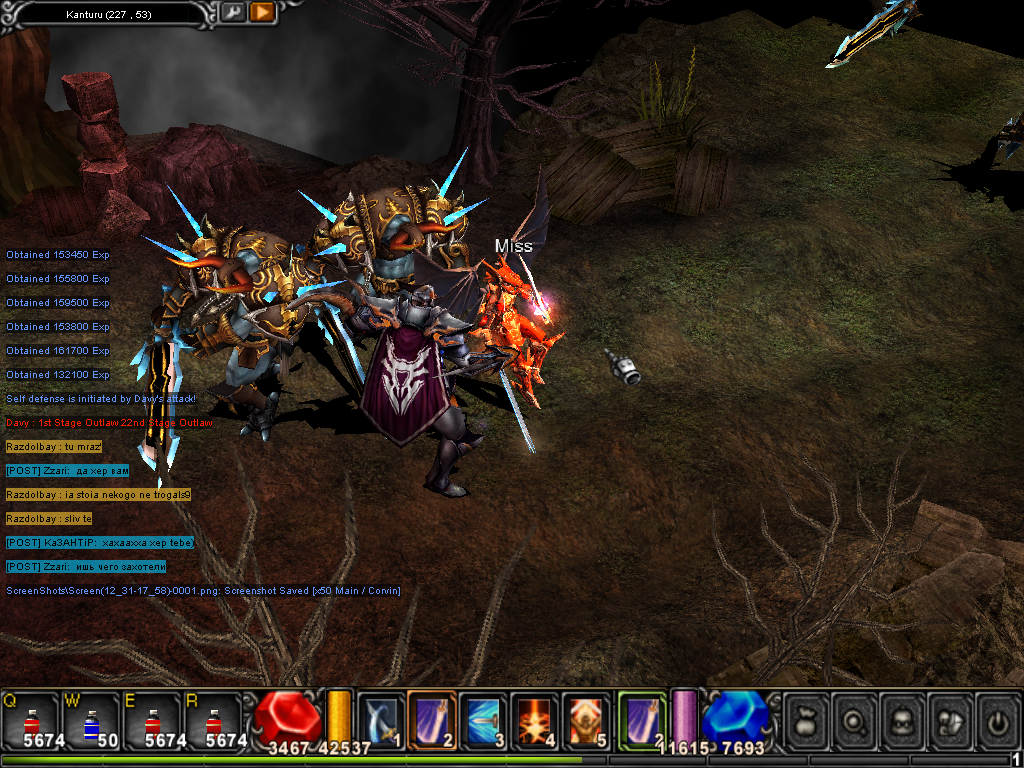Select the E slot red potion
The image size is (1024, 768).
click(153, 720)
